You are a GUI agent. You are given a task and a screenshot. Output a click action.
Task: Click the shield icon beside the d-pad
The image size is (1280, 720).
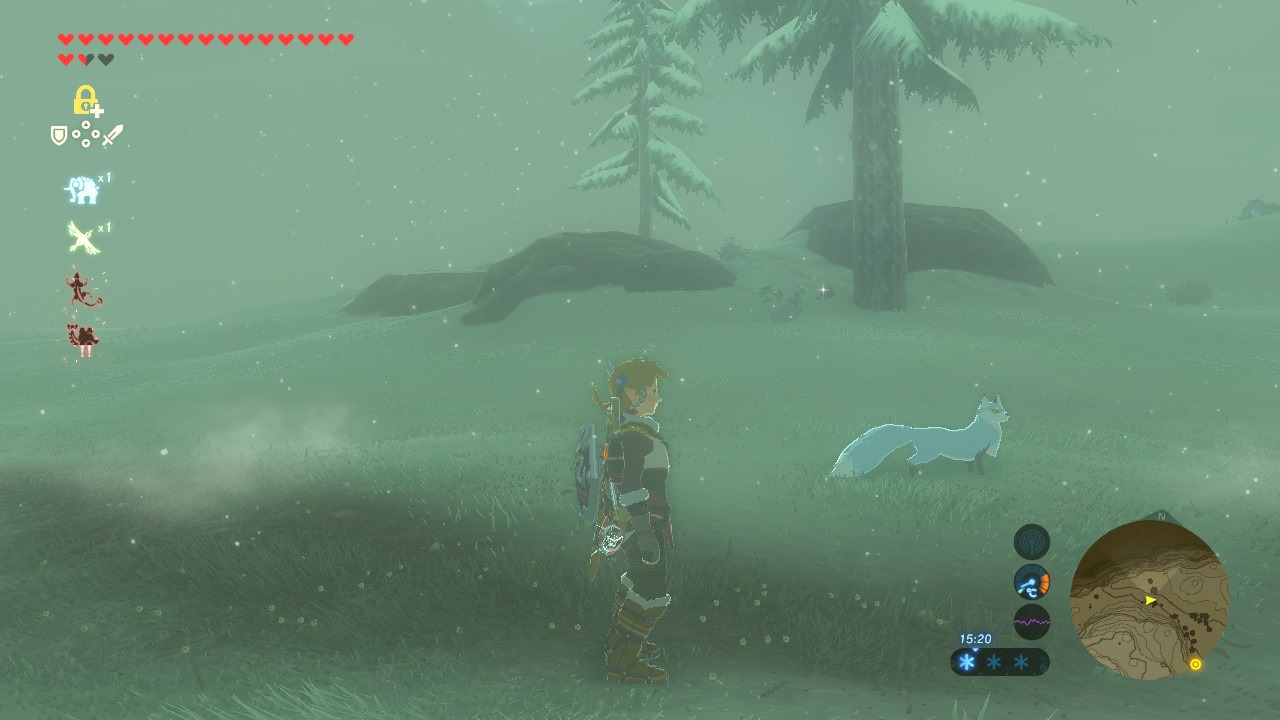click(x=59, y=135)
